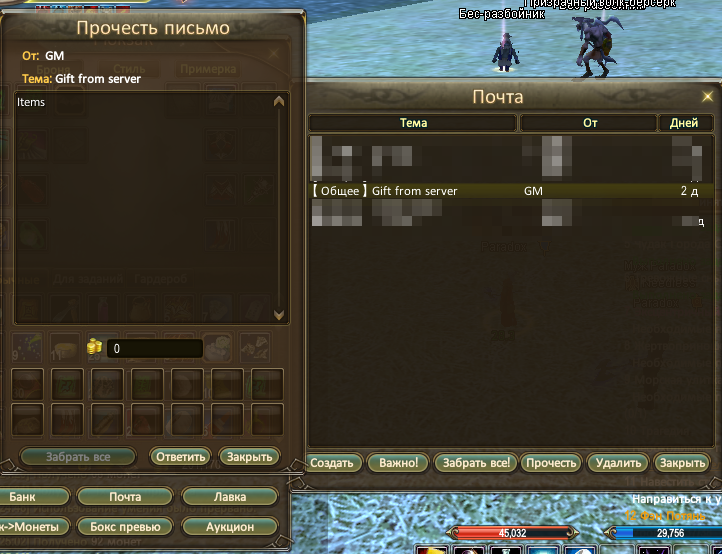Screen dimensions: 722x554
Task: Open the Аукцион button
Action: pos(230,526)
